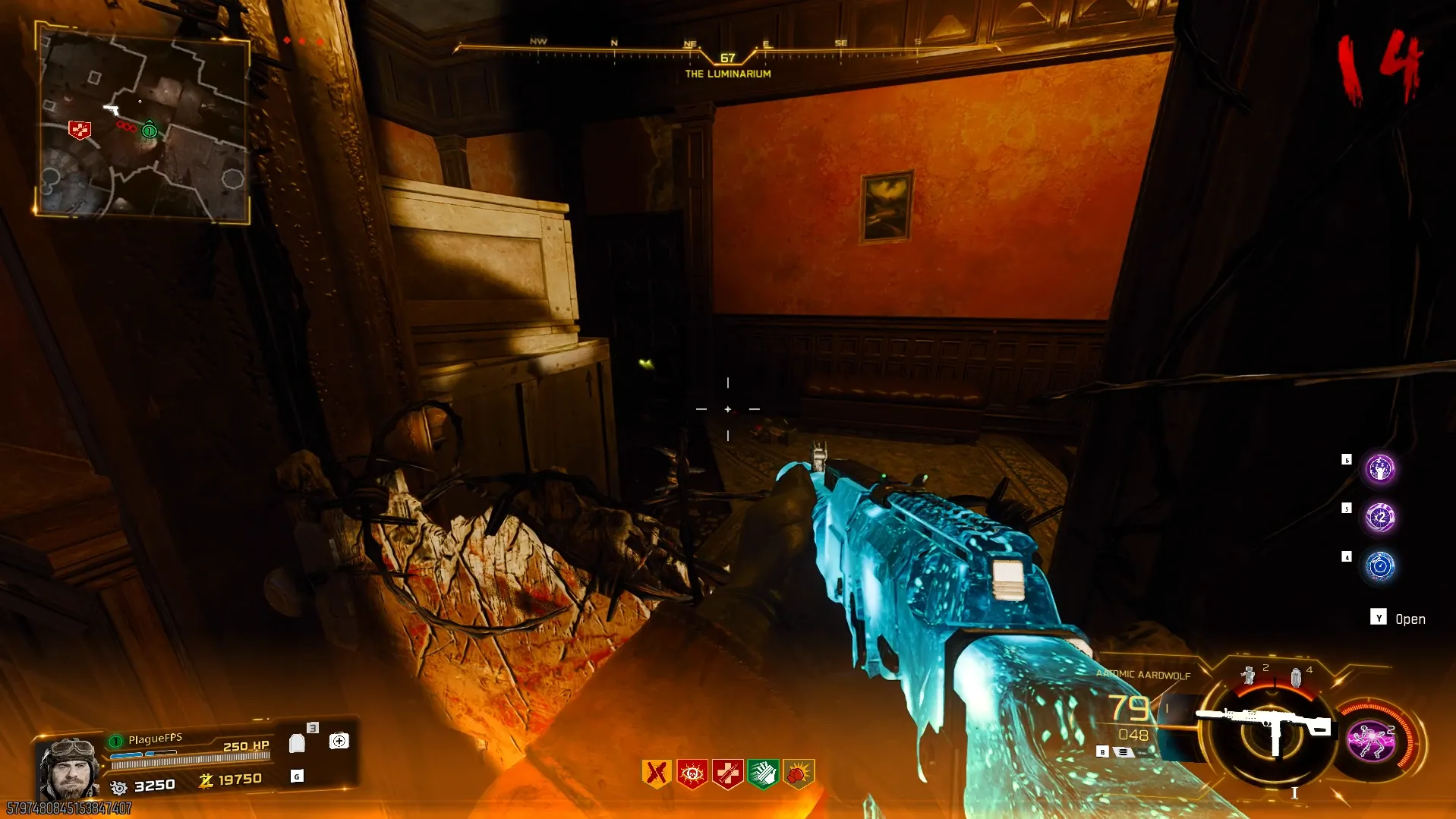
Task: Select the lethal grenade equipment icon
Action: 1296,676
